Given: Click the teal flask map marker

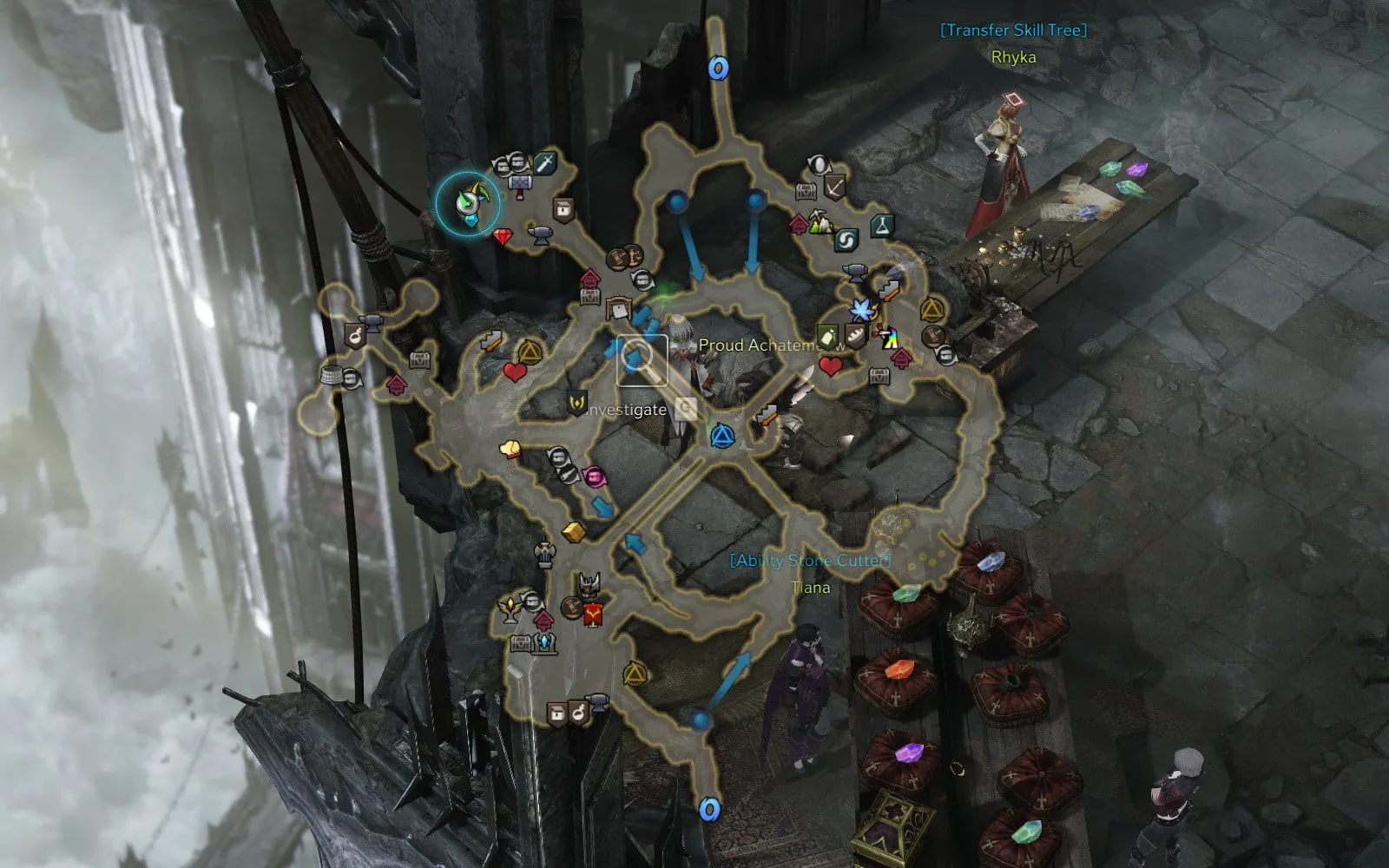Looking at the screenshot, I should [883, 226].
